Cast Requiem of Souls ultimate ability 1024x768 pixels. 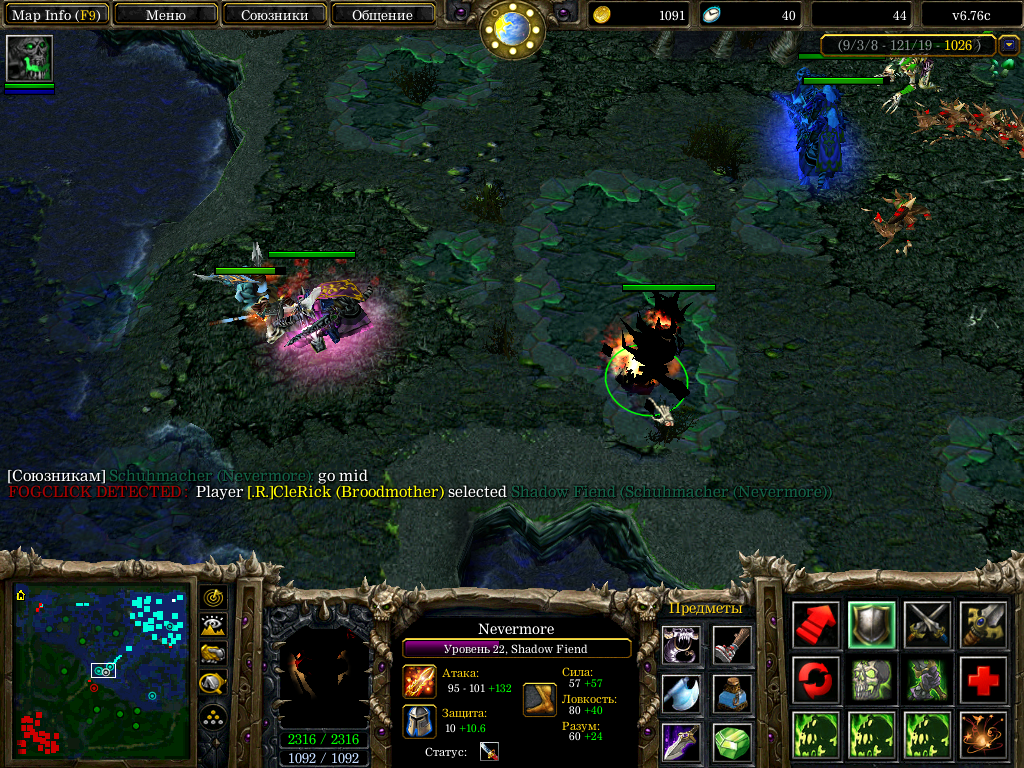983,735
